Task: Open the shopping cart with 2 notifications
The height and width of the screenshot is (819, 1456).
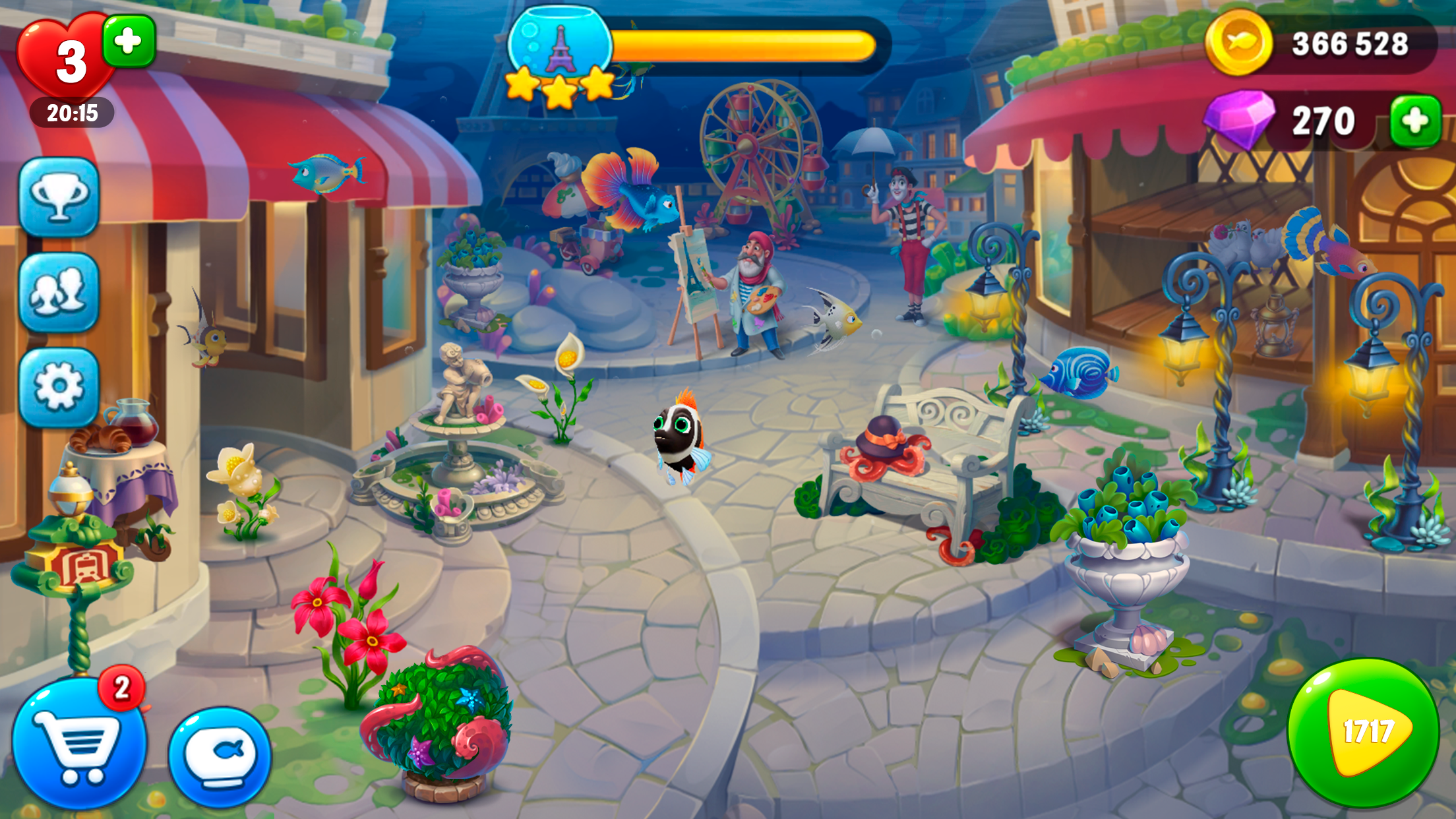Action: click(86, 745)
